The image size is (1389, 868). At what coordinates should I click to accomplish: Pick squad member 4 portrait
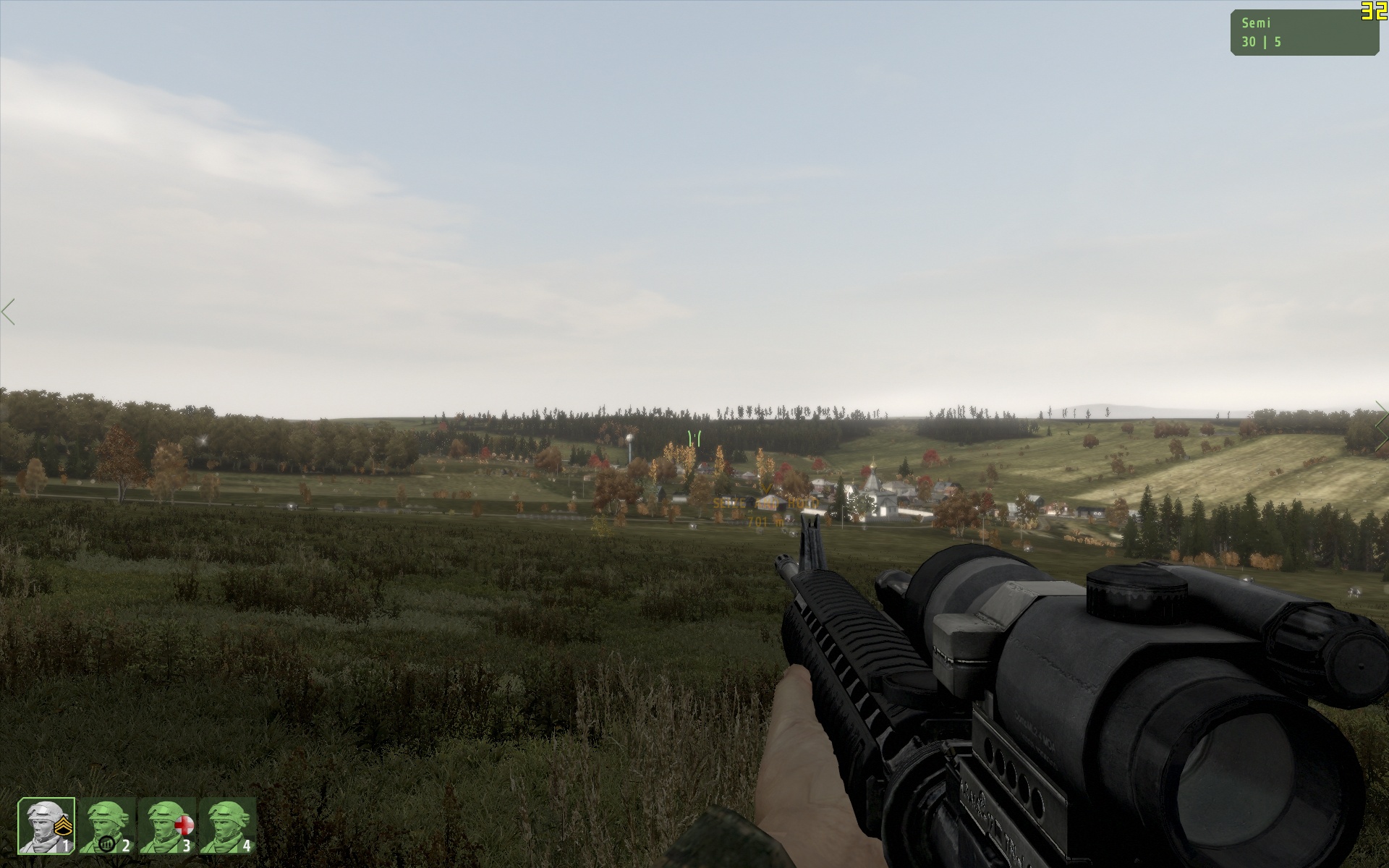[x=227, y=826]
